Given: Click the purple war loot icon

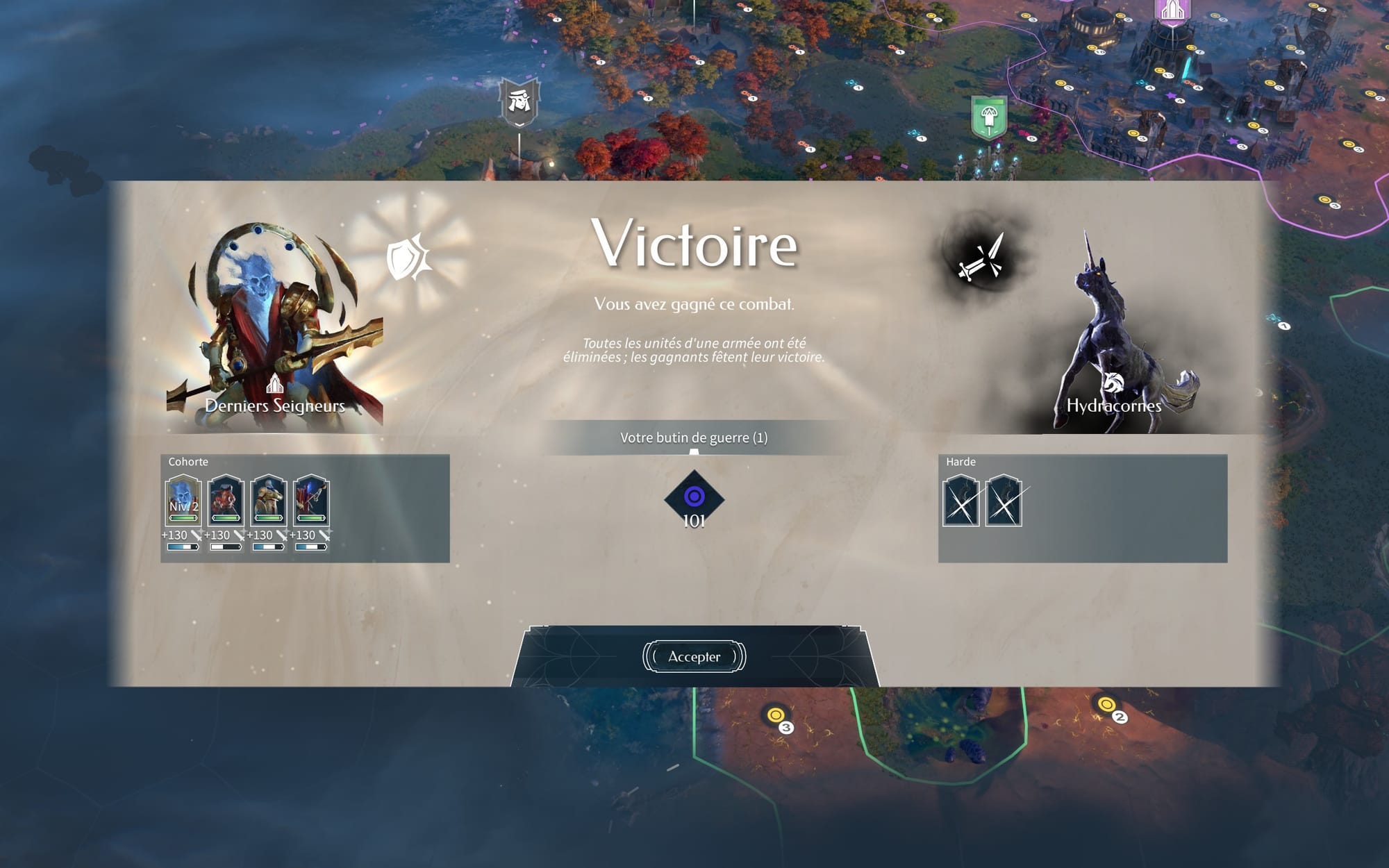Looking at the screenshot, I should click(x=694, y=497).
